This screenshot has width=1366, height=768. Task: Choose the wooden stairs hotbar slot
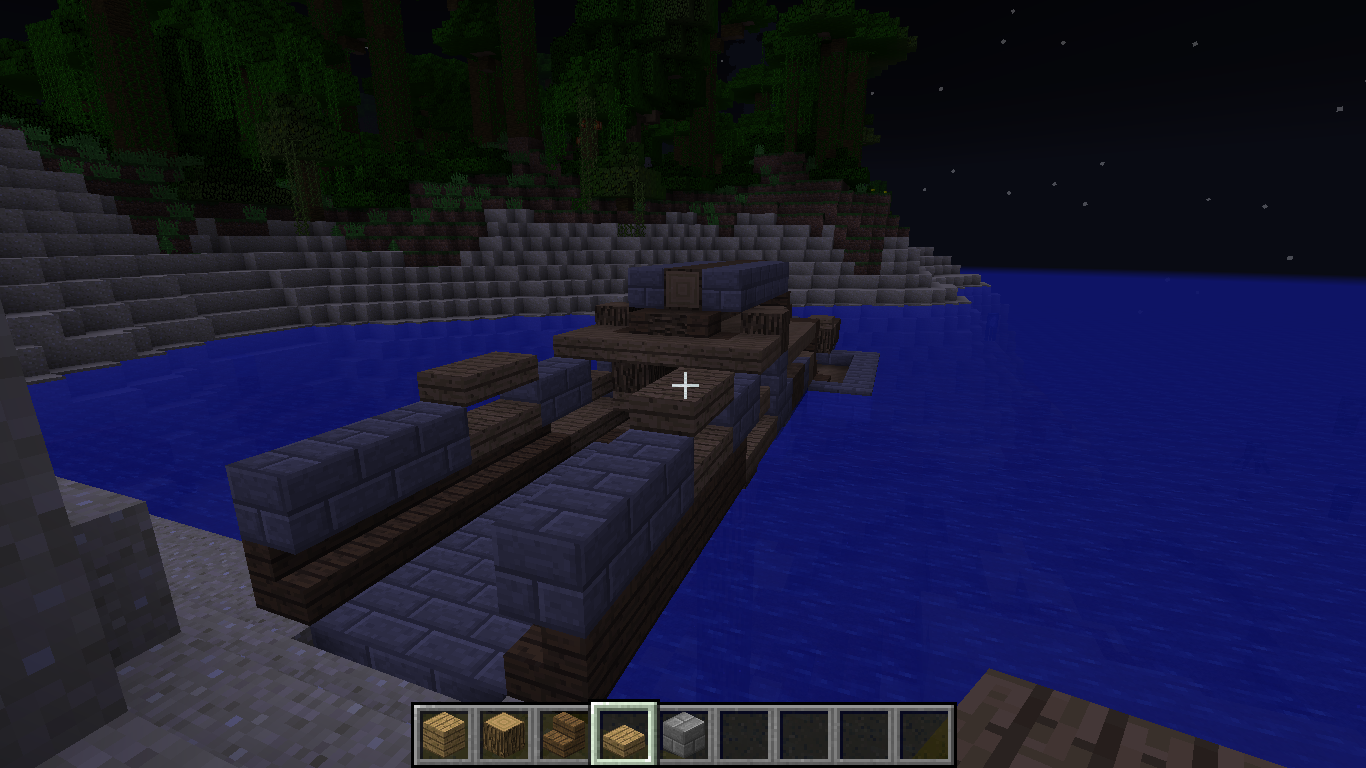[x=564, y=734]
